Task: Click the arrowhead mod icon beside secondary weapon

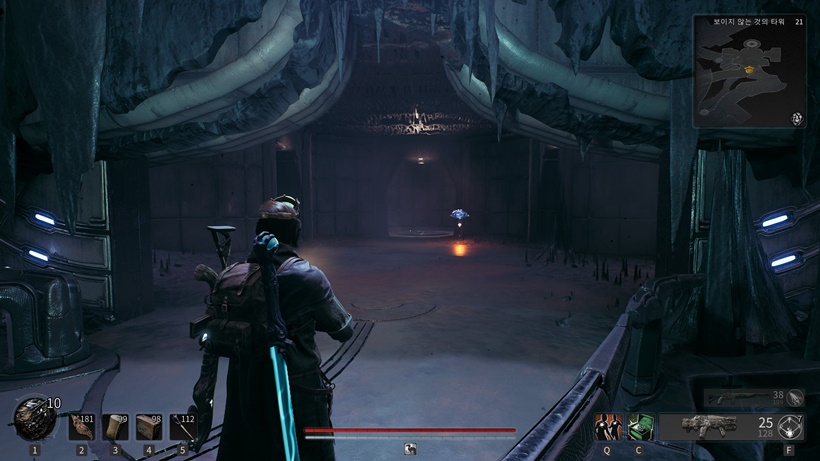Action: click(795, 398)
